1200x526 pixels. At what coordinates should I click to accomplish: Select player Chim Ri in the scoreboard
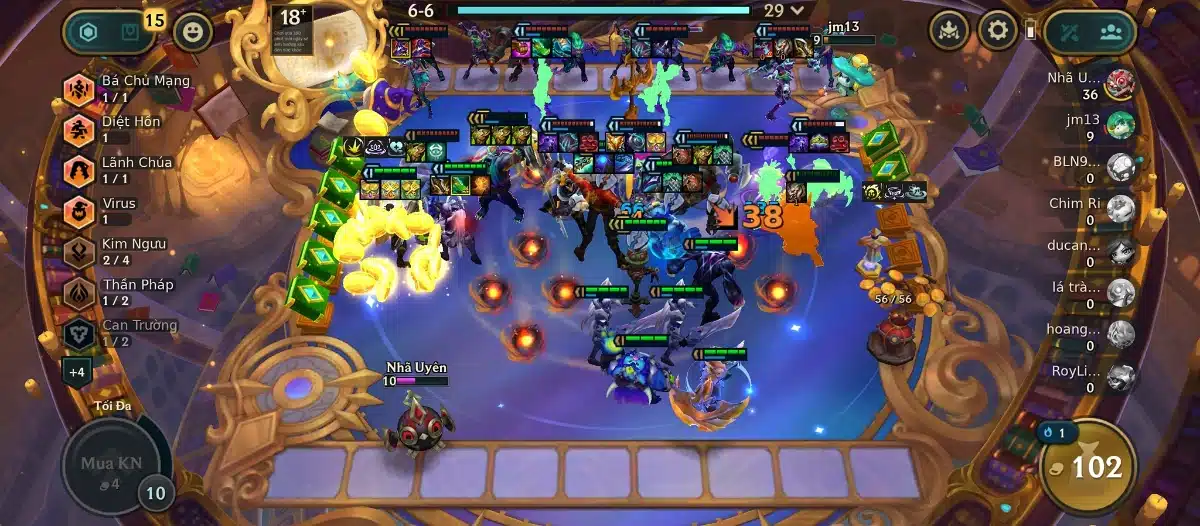coord(1120,210)
